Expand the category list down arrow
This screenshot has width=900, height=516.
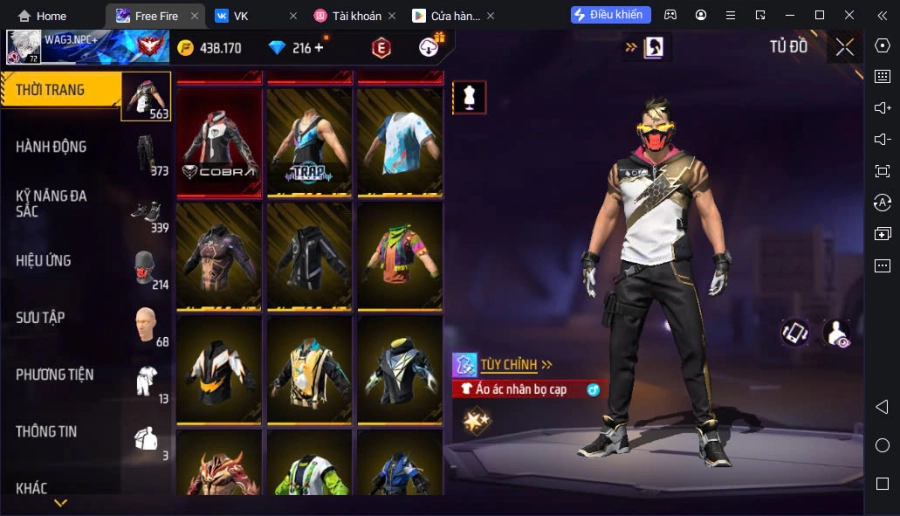pos(60,503)
